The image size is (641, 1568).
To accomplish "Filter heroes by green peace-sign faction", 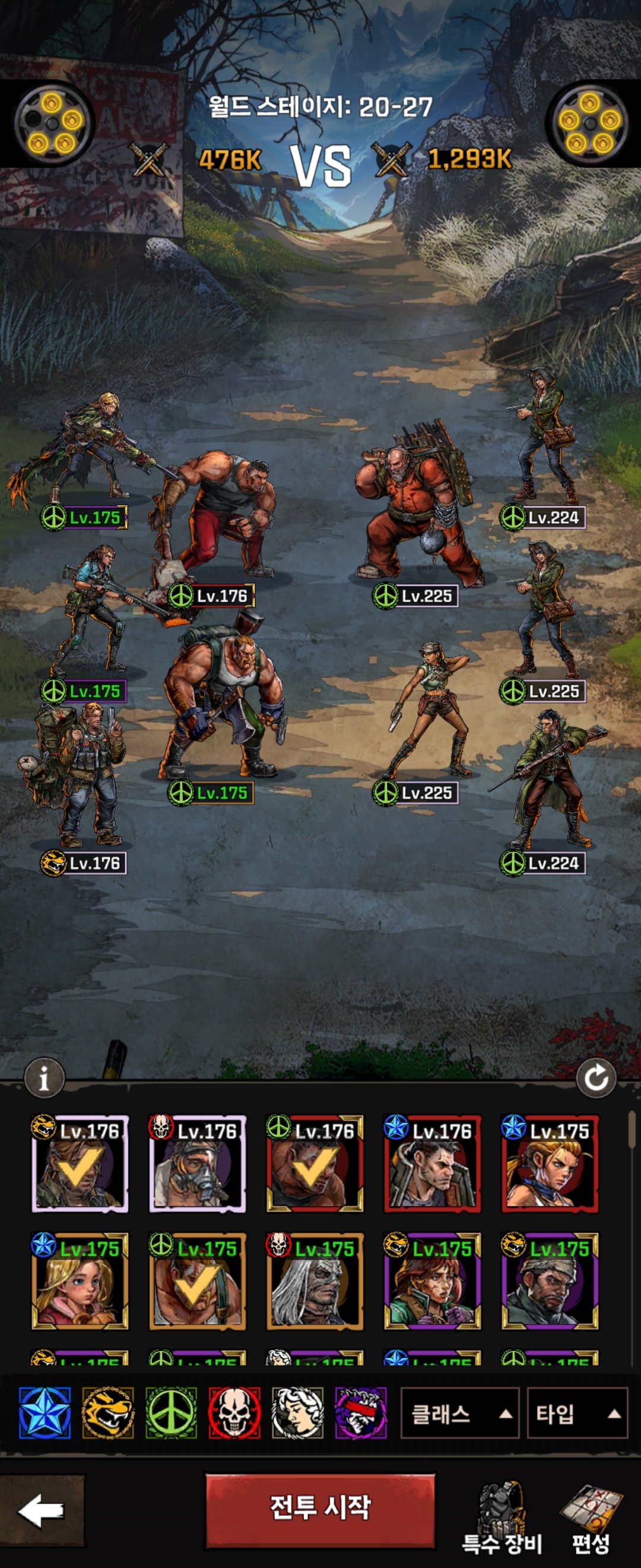I will (171, 1414).
